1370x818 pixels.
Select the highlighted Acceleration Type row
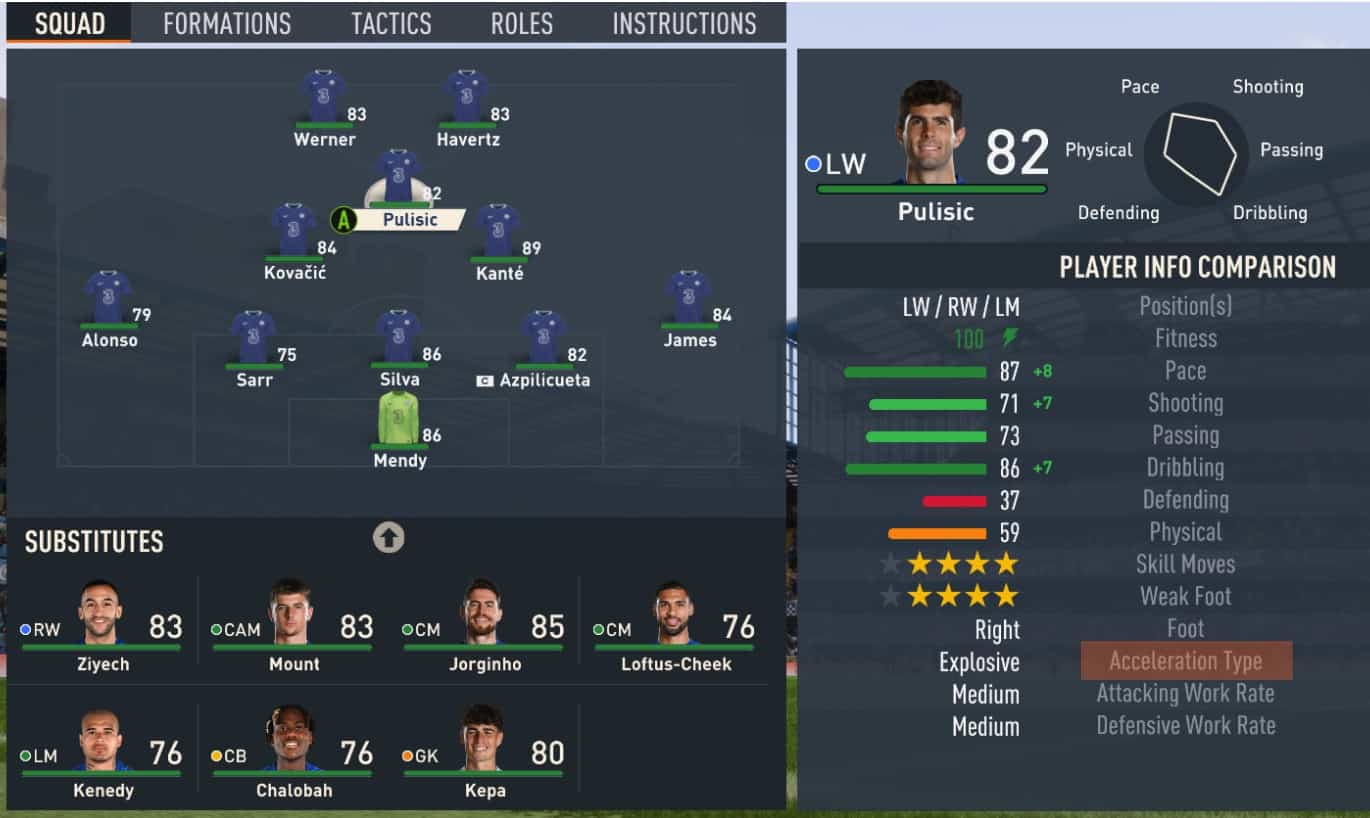1185,660
